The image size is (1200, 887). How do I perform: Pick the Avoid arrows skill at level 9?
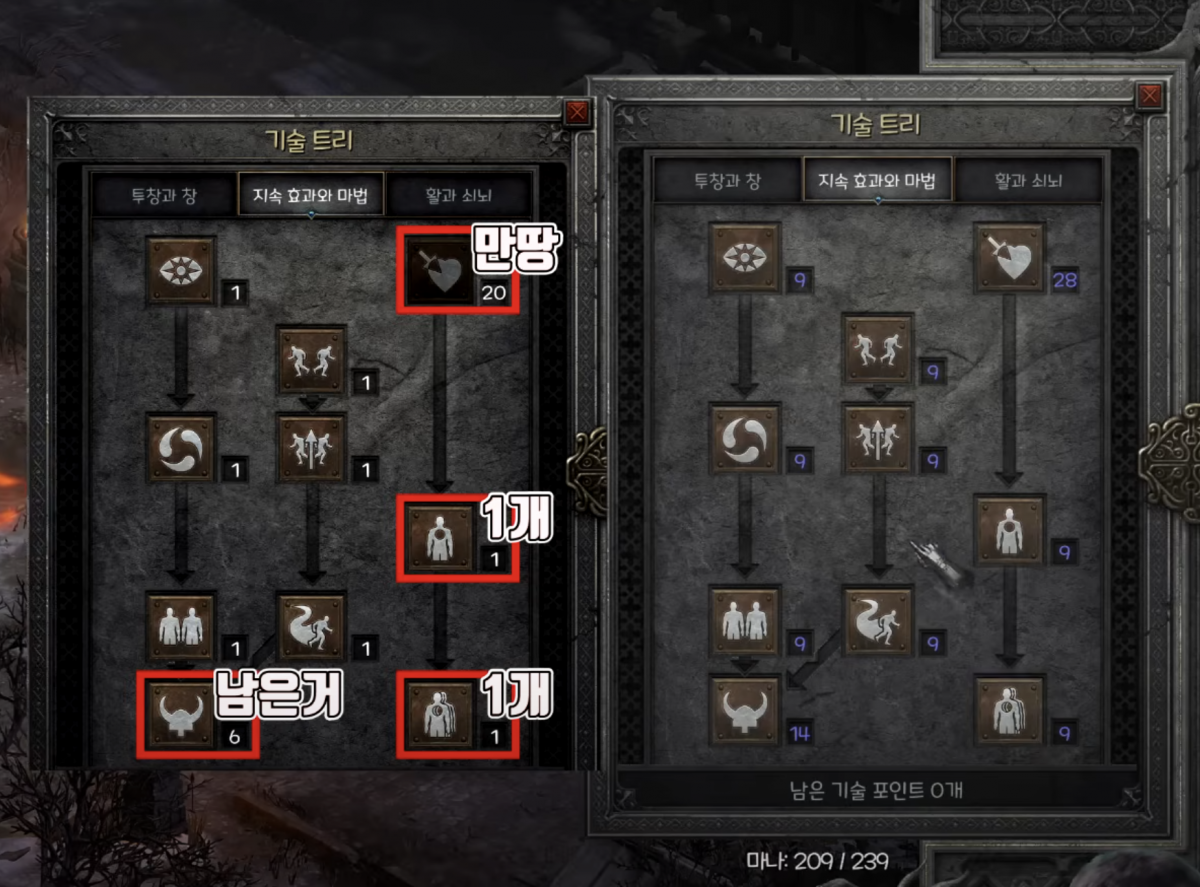(x=878, y=439)
